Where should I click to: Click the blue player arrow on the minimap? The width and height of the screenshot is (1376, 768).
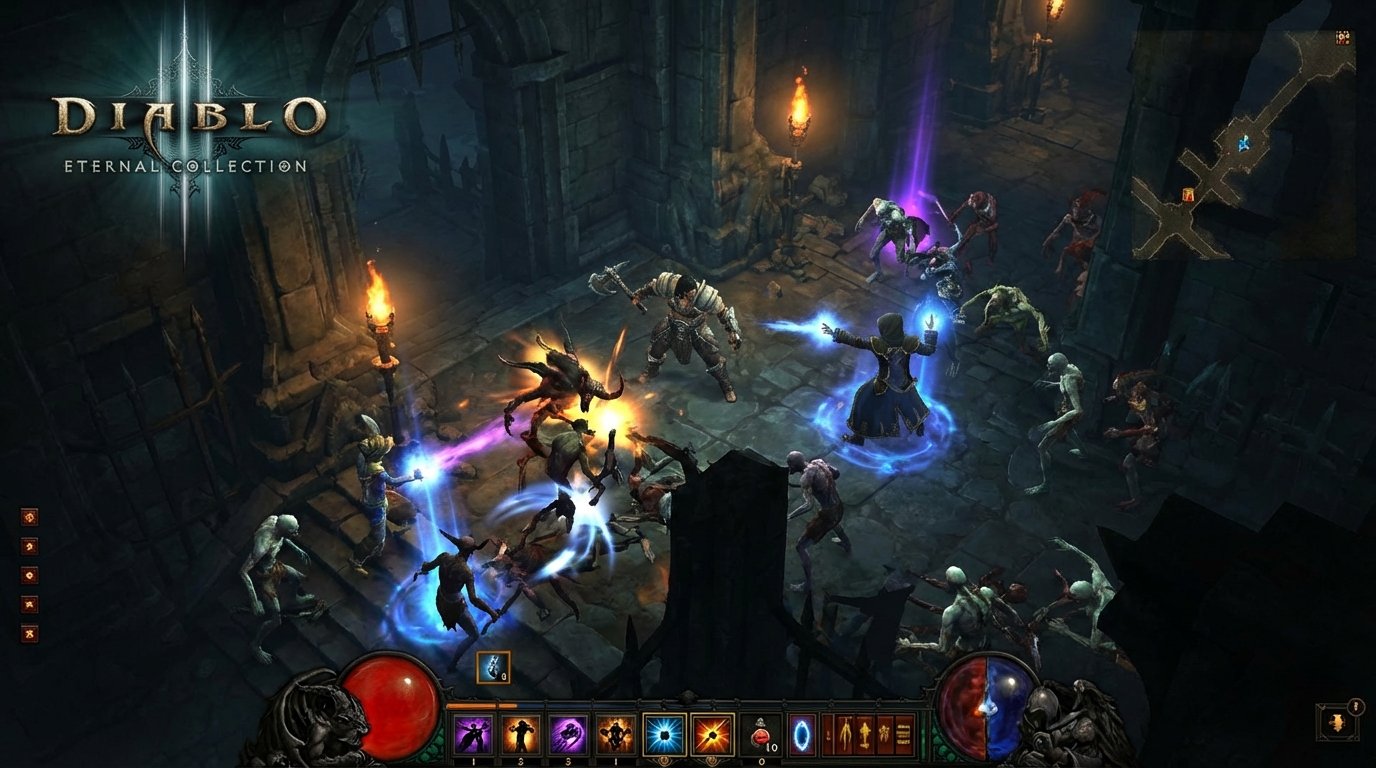(x=1244, y=144)
